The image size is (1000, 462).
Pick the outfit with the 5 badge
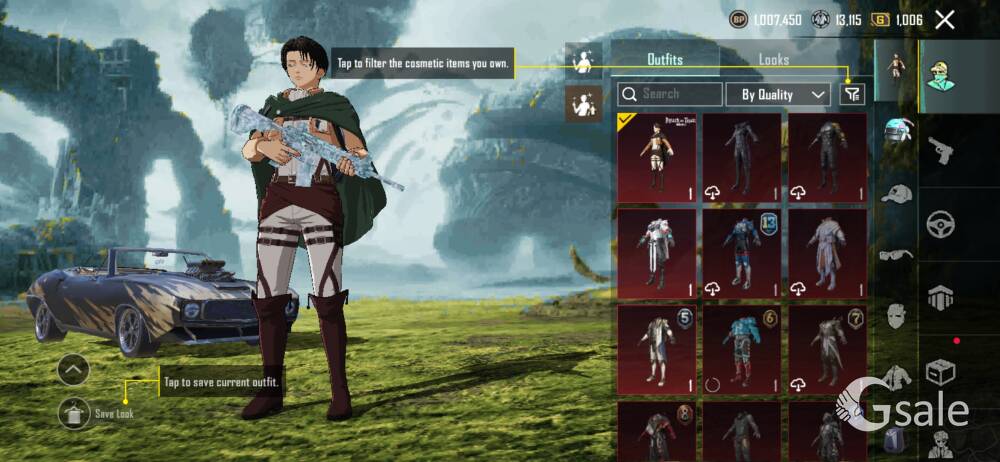656,349
